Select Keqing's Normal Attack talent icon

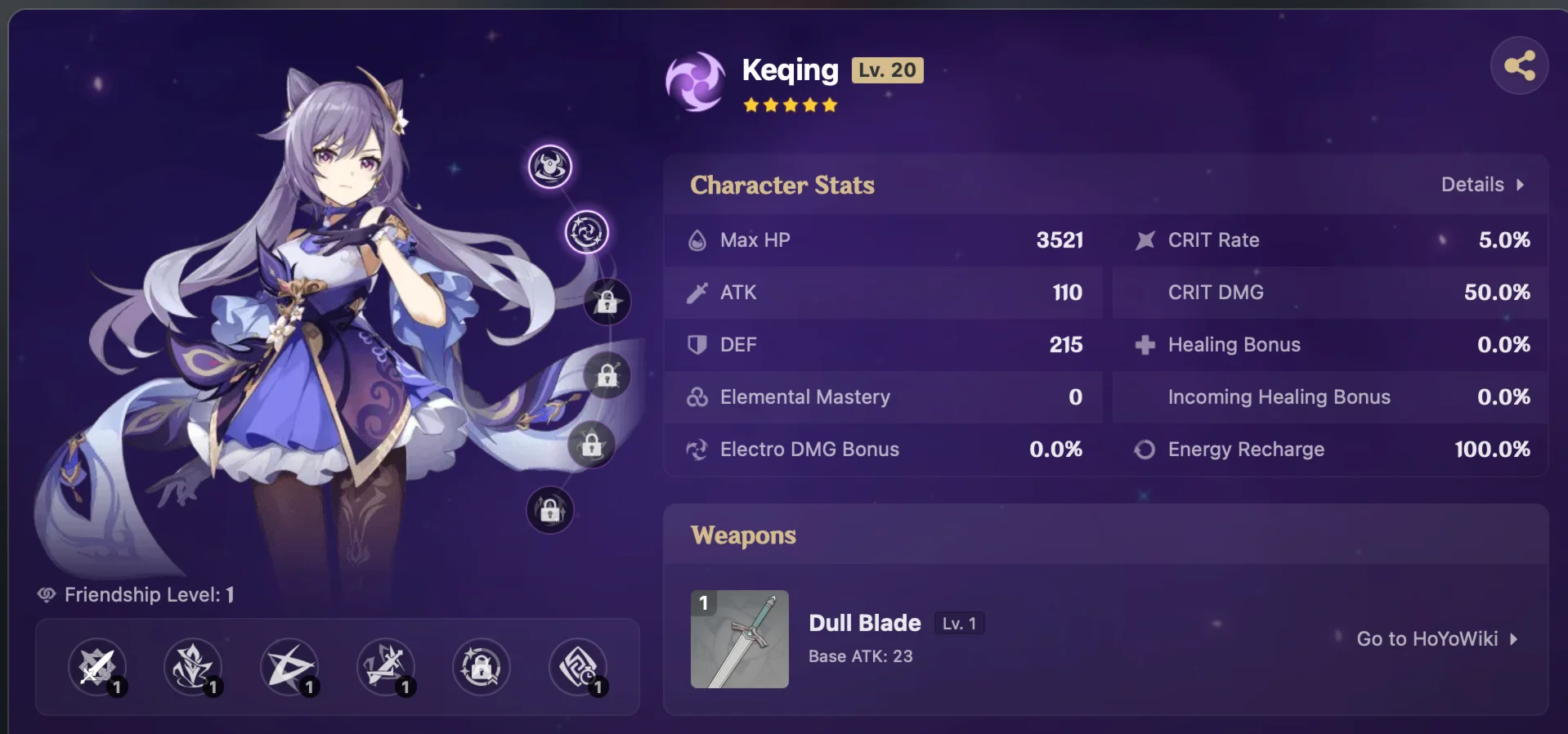pos(96,668)
